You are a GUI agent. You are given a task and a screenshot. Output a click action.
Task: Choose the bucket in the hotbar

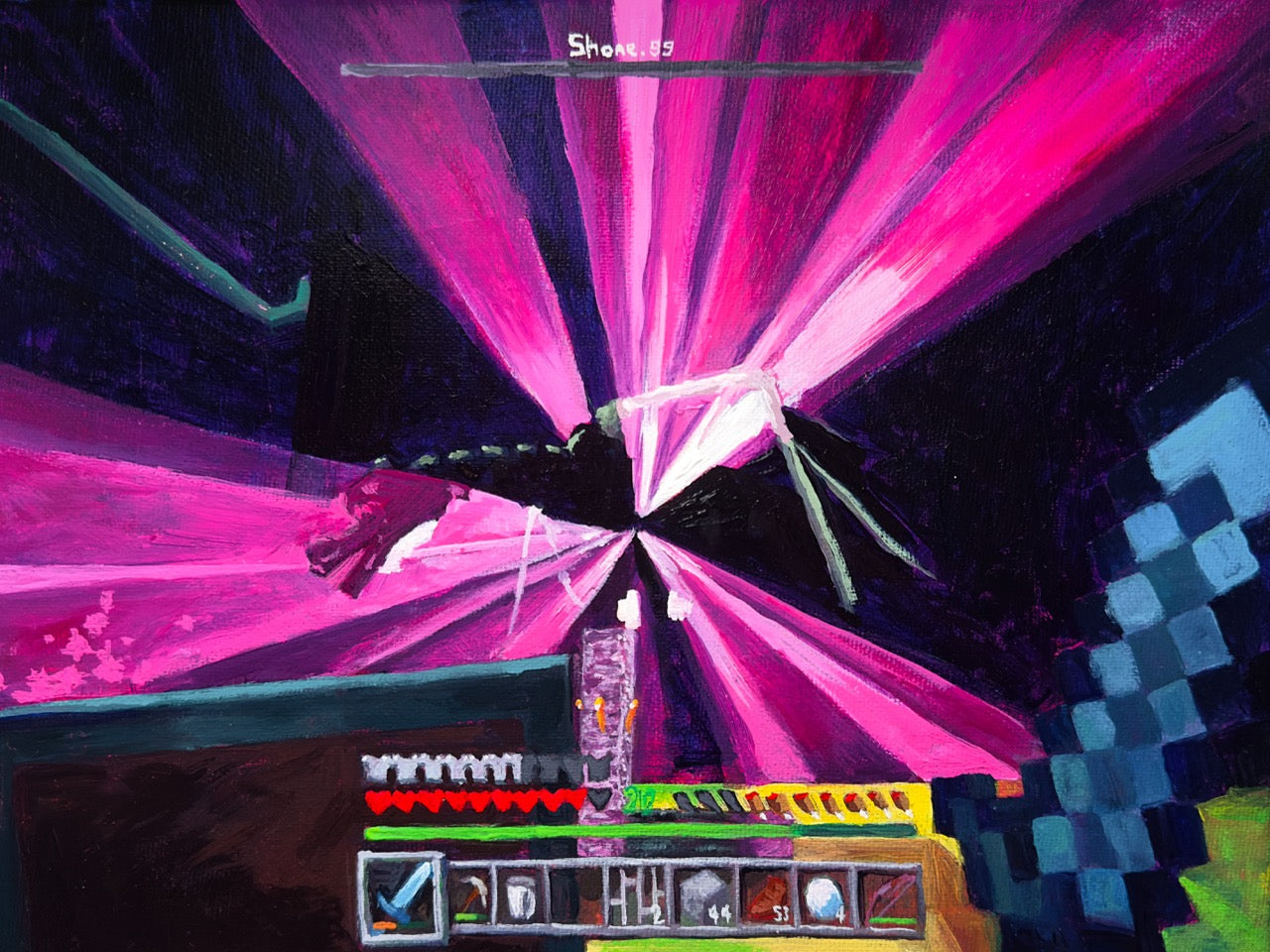(521, 895)
